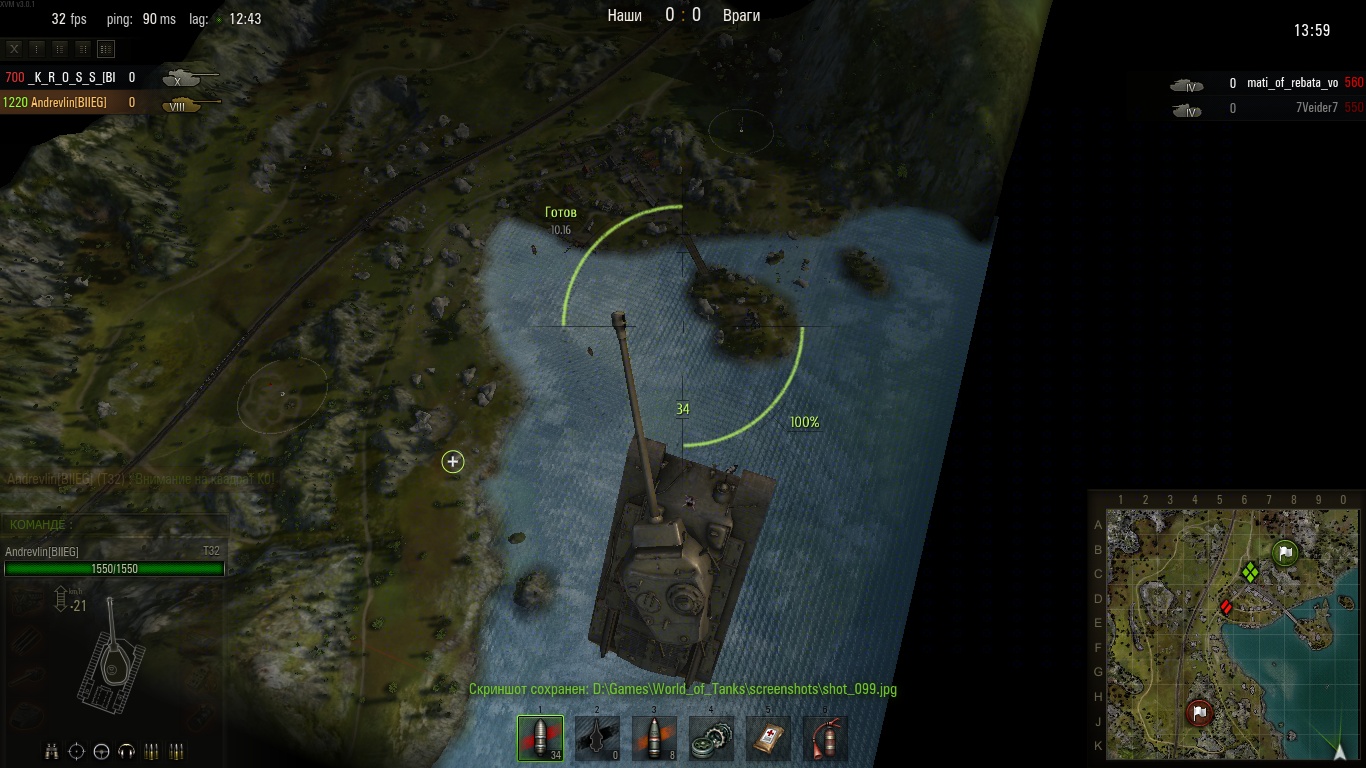Viewport: 1366px width, 768px height.
Task: Select player _K_R_O_S_S_ in the team list
Action: tap(70, 77)
